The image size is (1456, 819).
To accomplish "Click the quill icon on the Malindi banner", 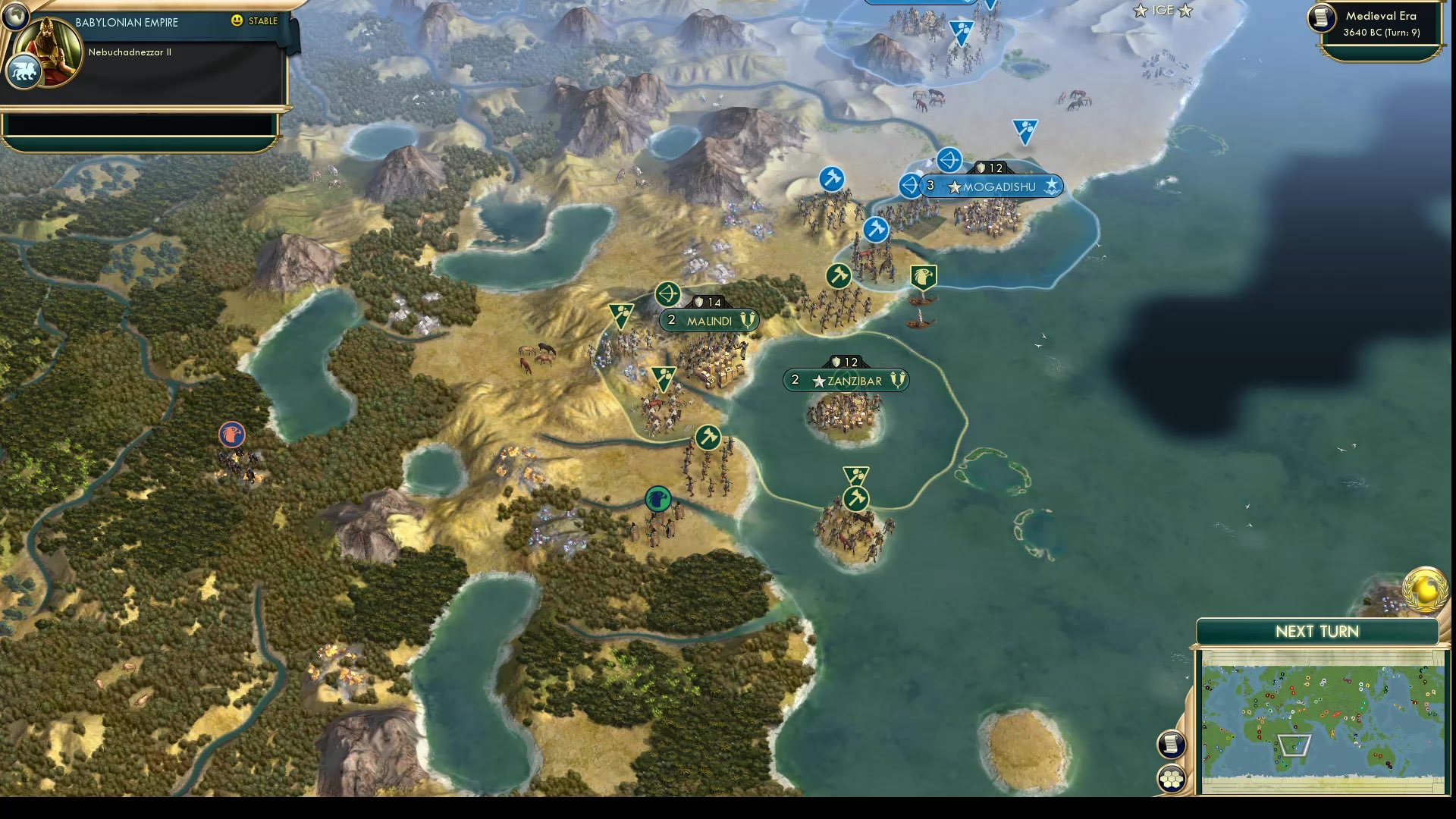I will click(x=748, y=321).
